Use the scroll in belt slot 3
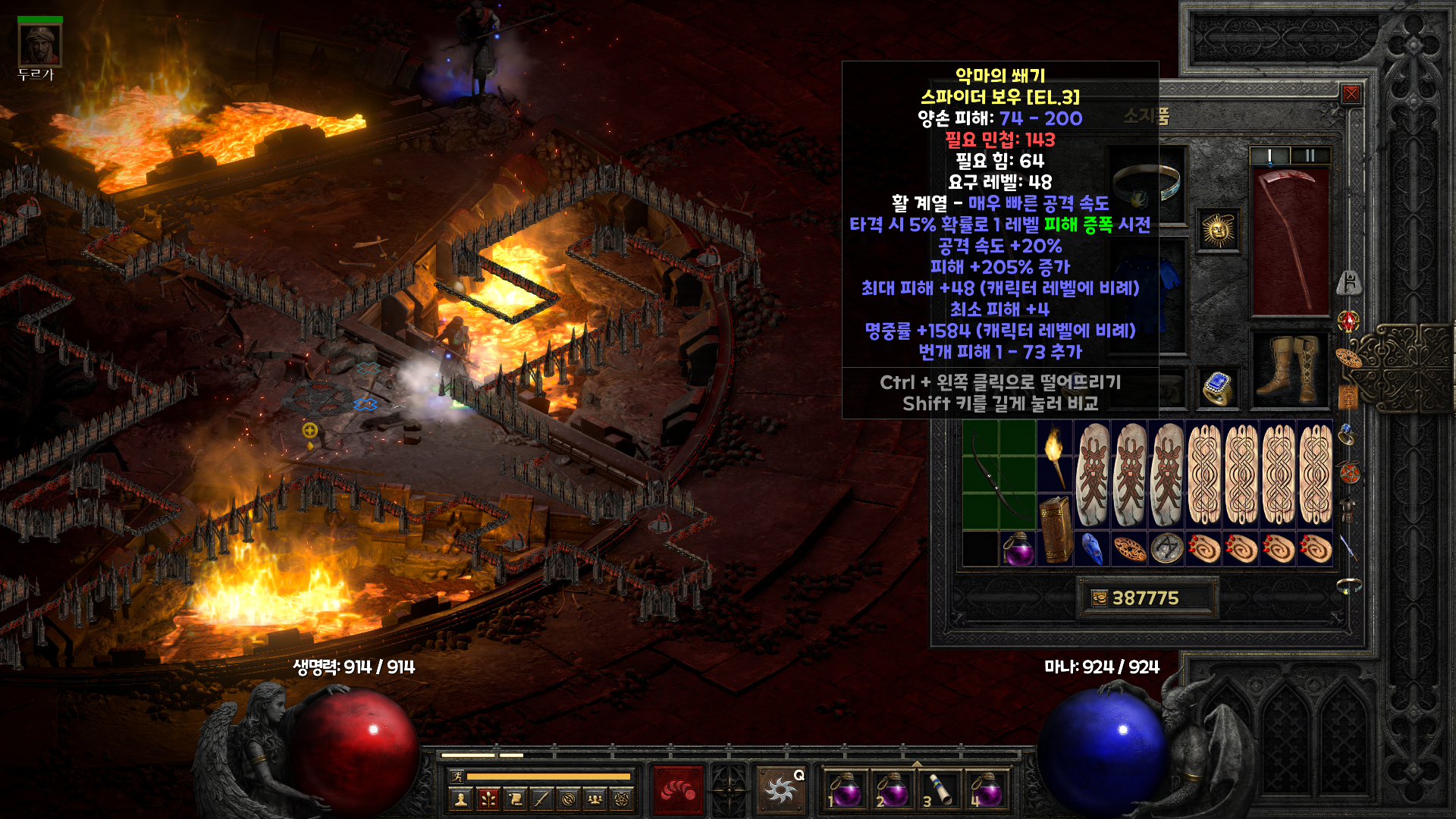Screen dimensions: 1456x819 [940, 789]
